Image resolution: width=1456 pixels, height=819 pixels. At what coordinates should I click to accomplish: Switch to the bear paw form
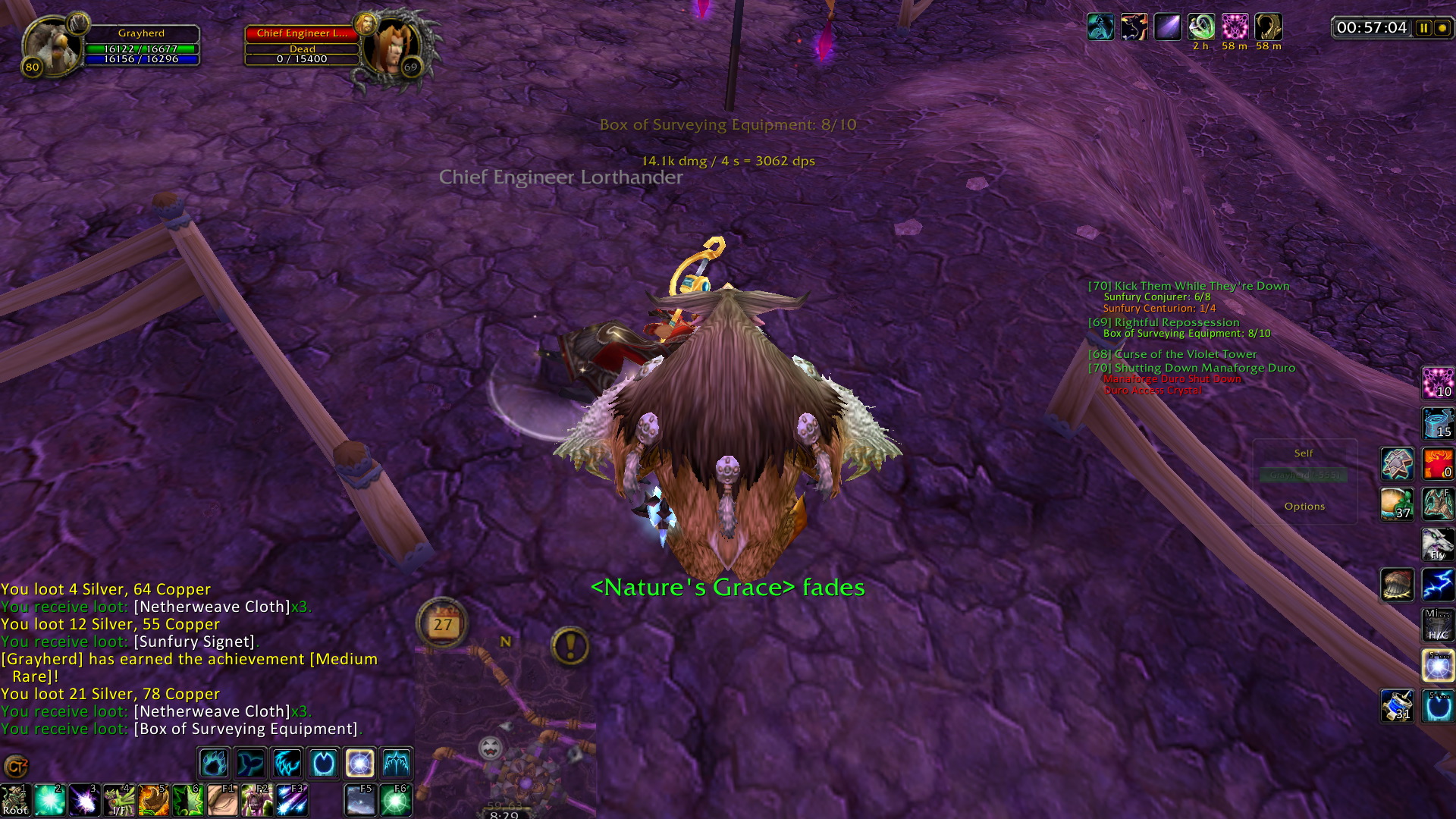coord(214,763)
